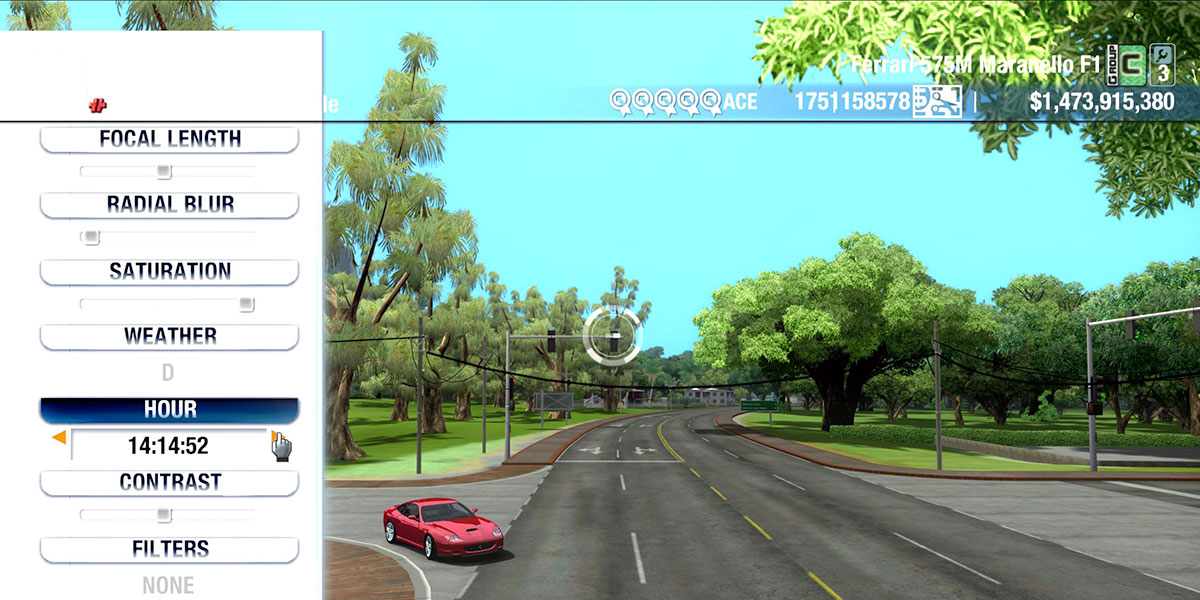Viewport: 1200px width, 600px height.
Task: Open the Weather setting
Action: [x=169, y=337]
